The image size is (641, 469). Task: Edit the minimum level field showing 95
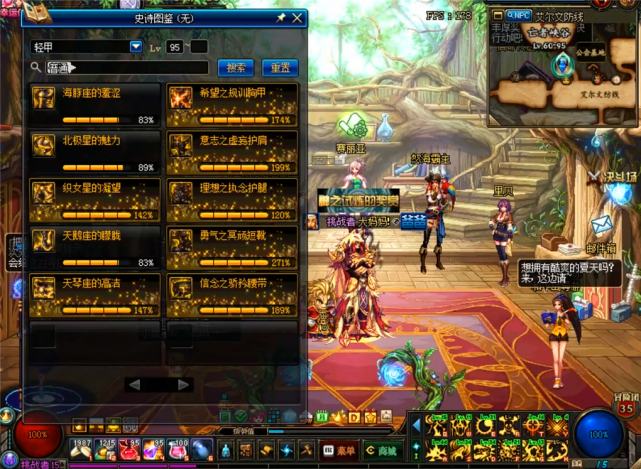(x=175, y=47)
